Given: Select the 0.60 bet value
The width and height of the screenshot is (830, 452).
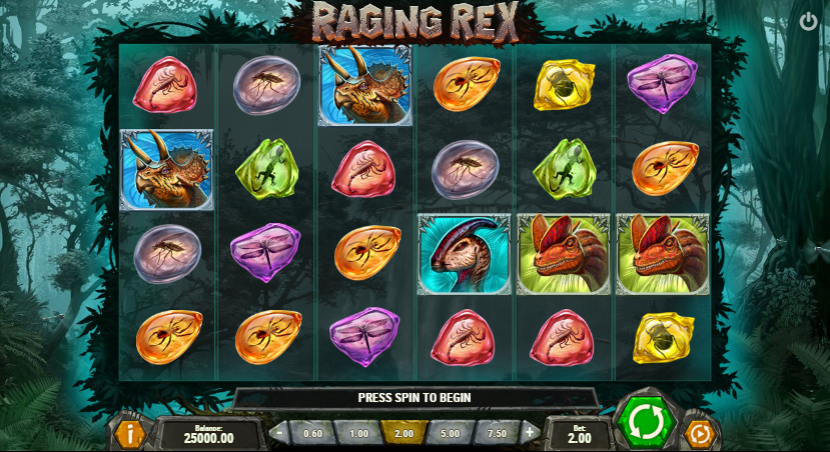Looking at the screenshot, I should tap(313, 433).
